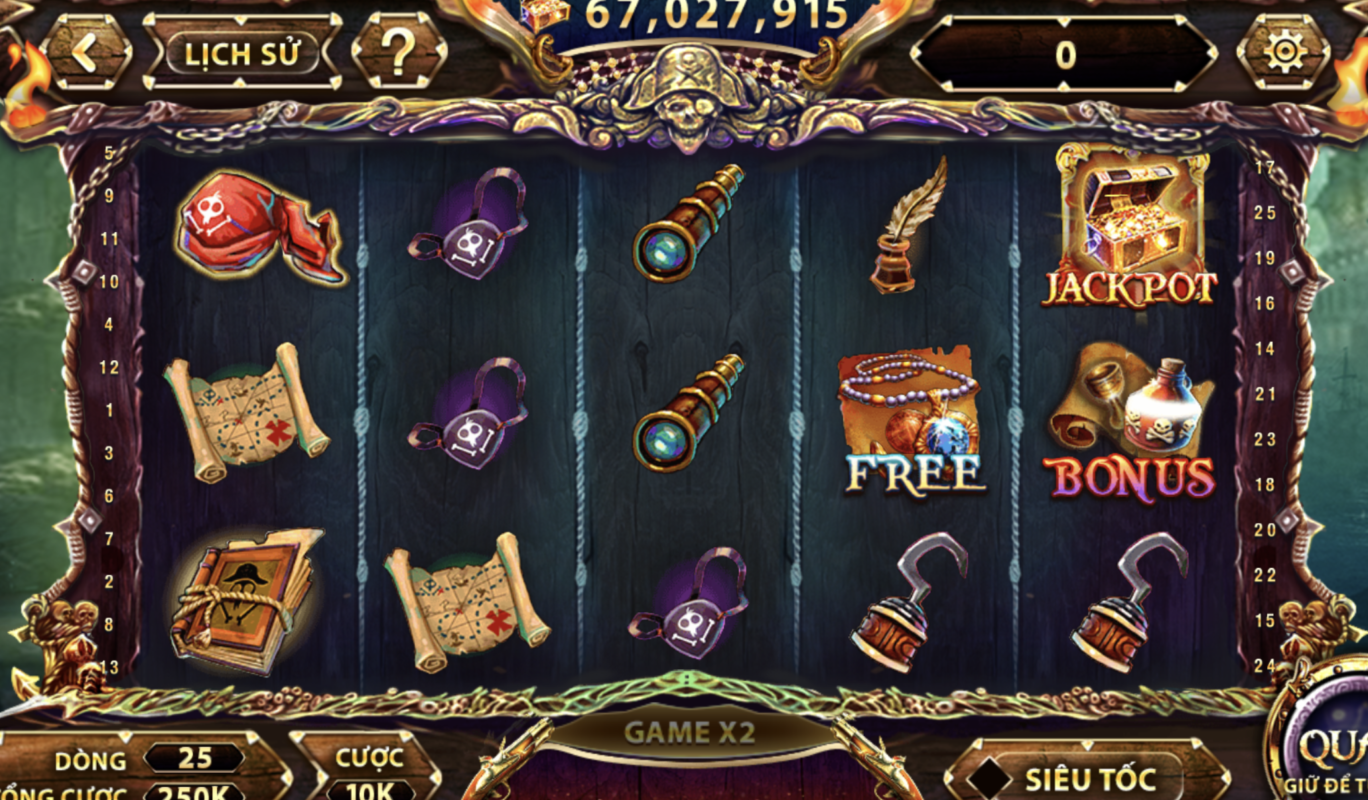Select the BONUS potion scroll symbol
Image resolution: width=1368 pixels, height=800 pixels.
(1135, 420)
